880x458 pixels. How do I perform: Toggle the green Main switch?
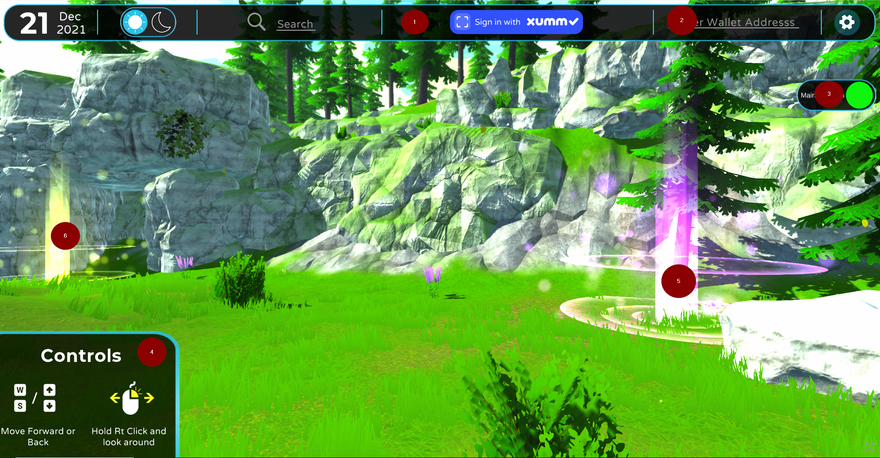click(858, 95)
